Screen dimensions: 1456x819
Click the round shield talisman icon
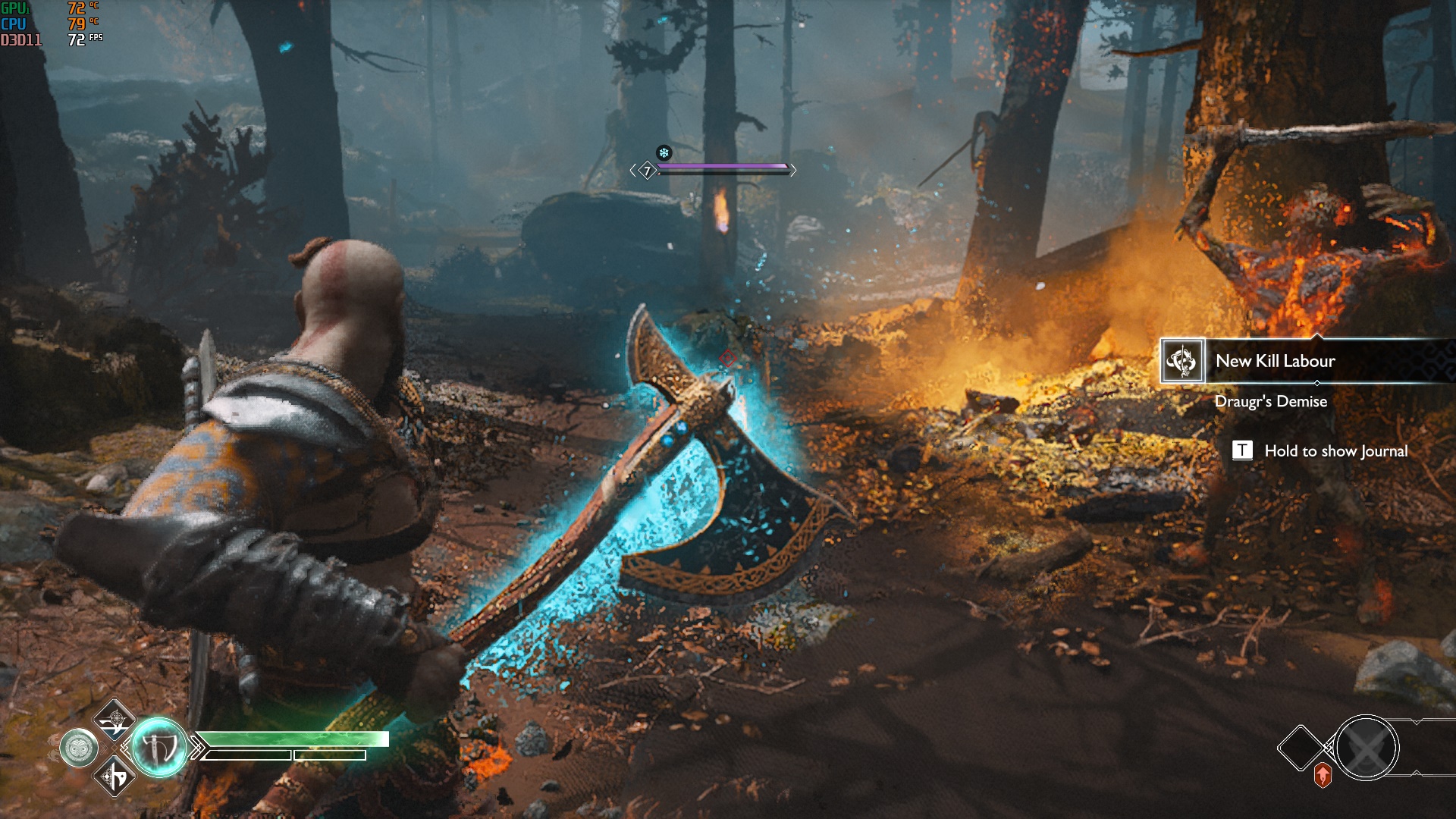[x=79, y=748]
